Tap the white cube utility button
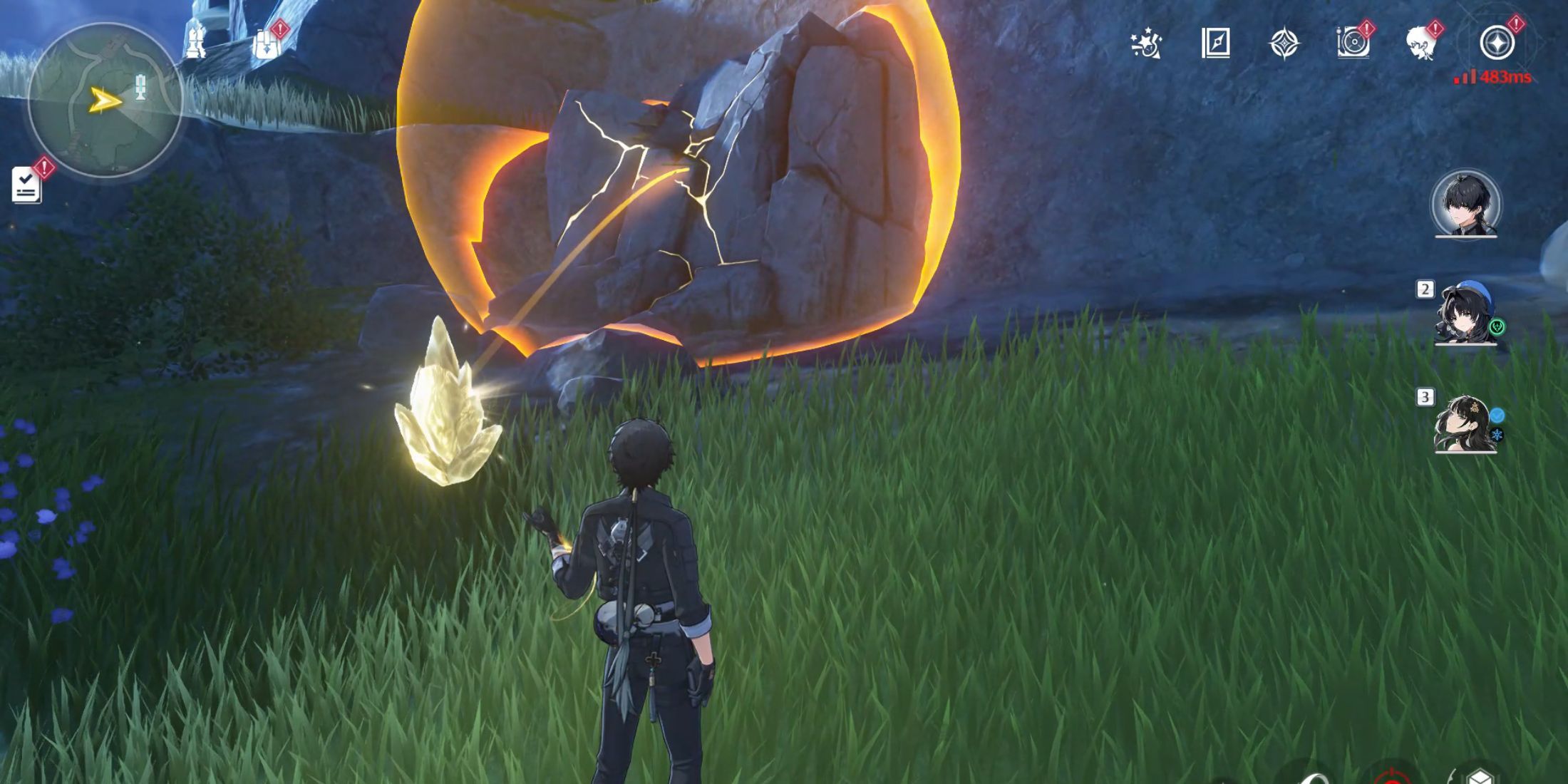 point(1480,777)
